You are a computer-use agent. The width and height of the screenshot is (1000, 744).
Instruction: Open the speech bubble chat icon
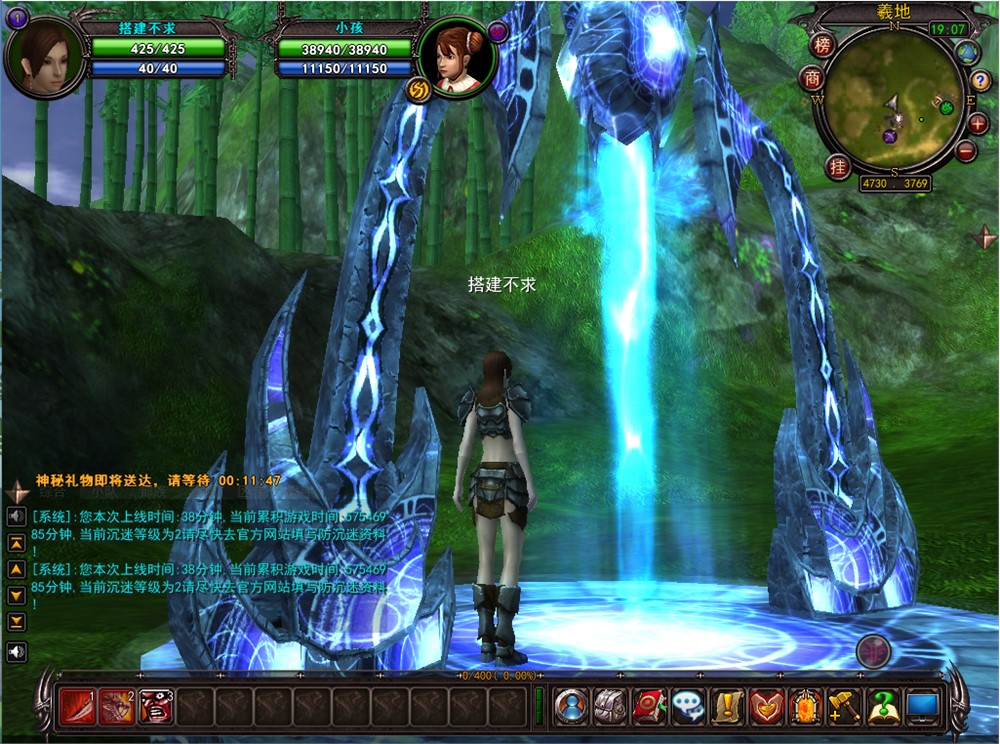pos(686,707)
